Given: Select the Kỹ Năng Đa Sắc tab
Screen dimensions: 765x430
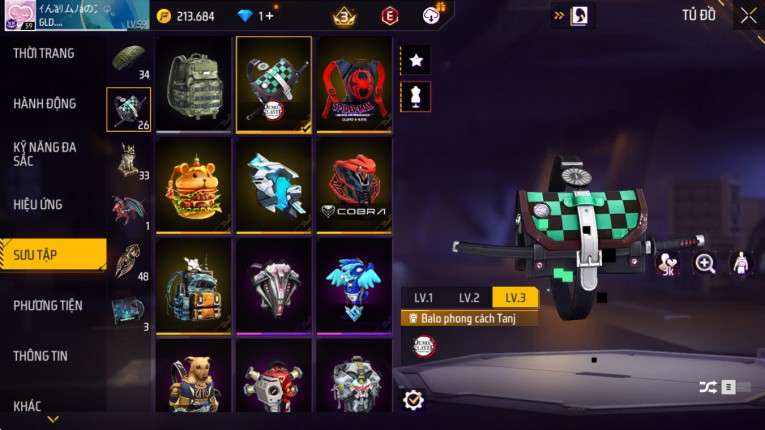Looking at the screenshot, I should click(45, 153).
